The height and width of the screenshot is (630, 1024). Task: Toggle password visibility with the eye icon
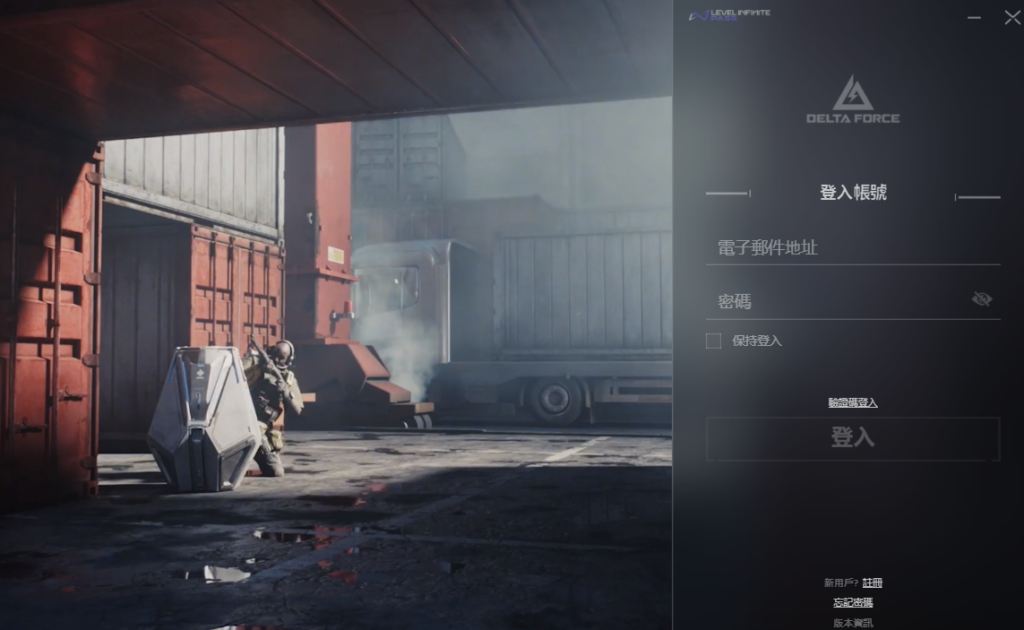[982, 299]
